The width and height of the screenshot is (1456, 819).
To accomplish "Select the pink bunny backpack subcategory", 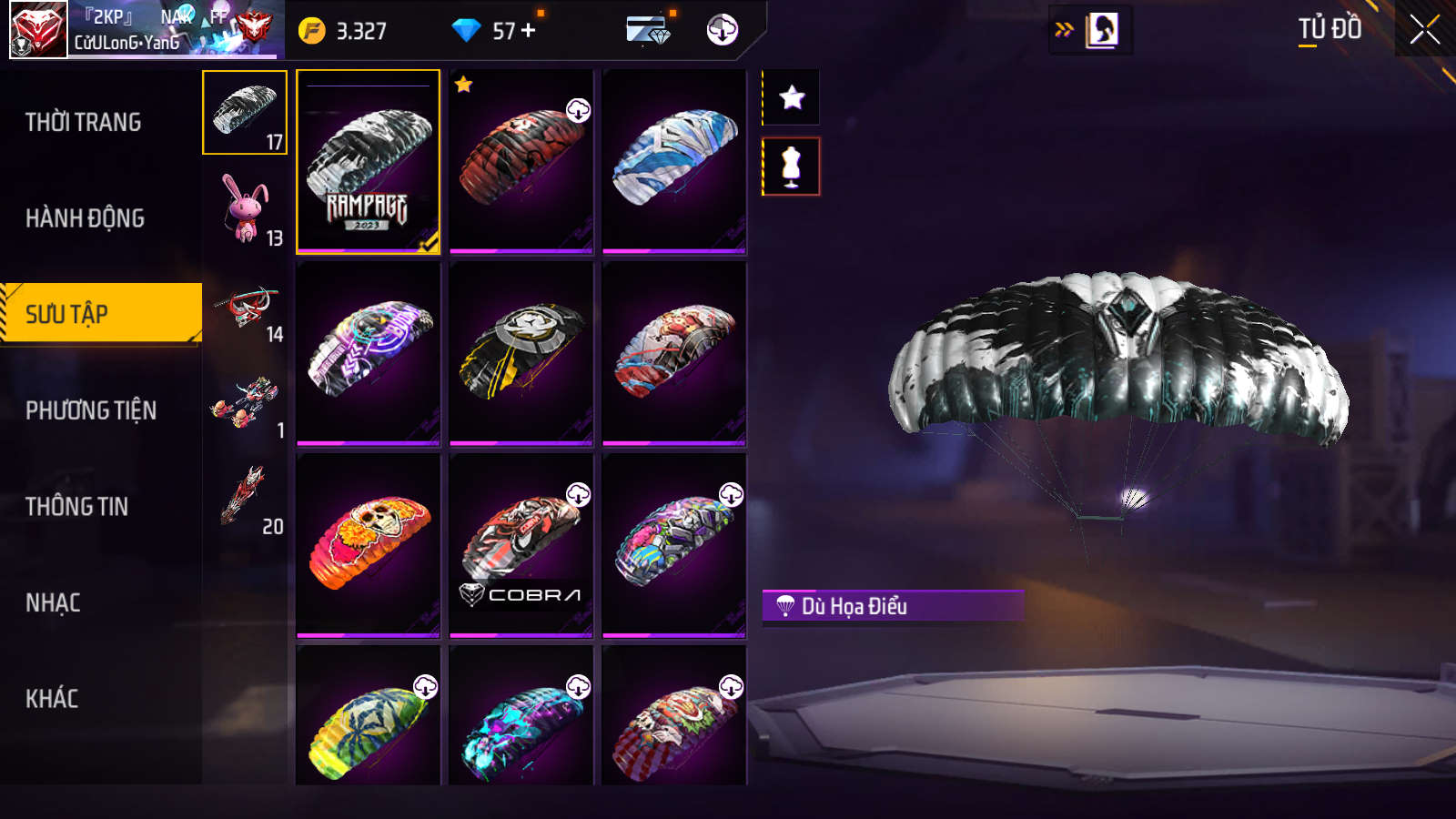I will point(246,209).
